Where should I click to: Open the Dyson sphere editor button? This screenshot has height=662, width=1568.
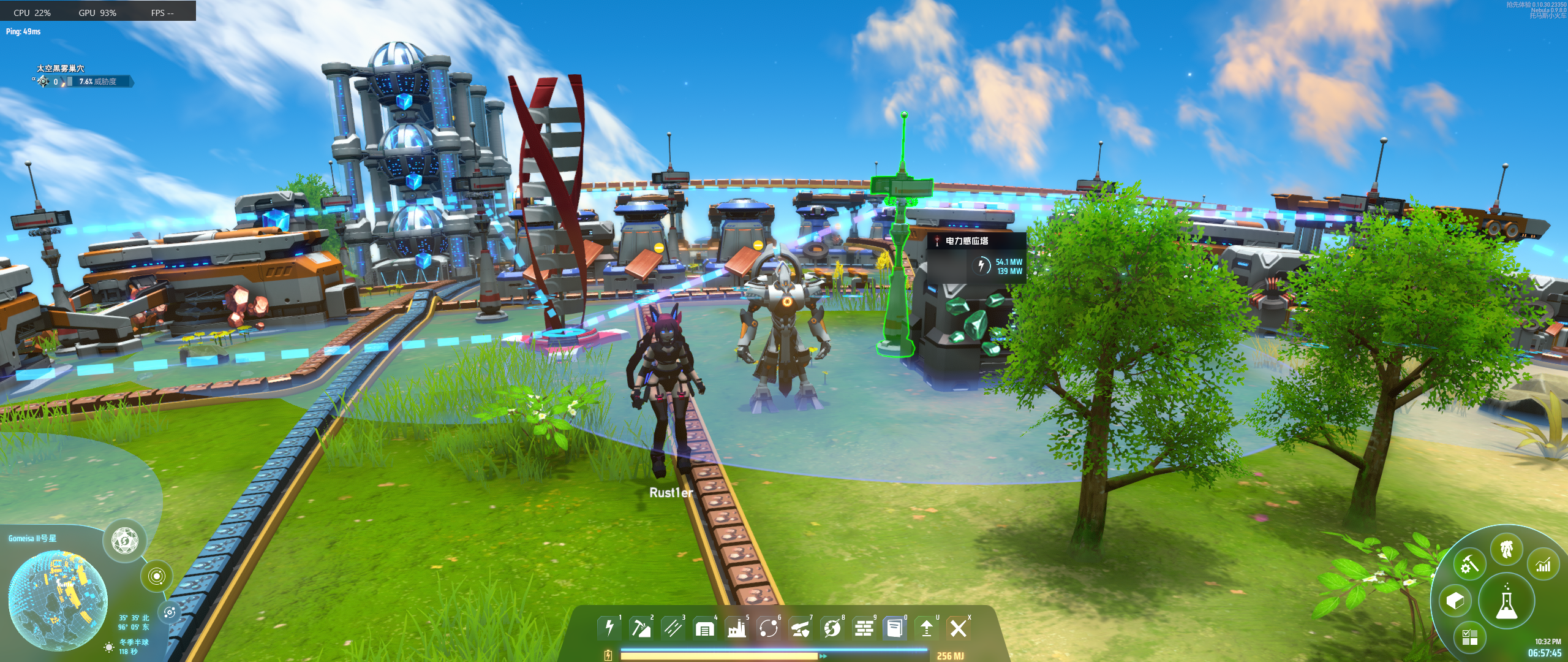pyautogui.click(x=125, y=541)
